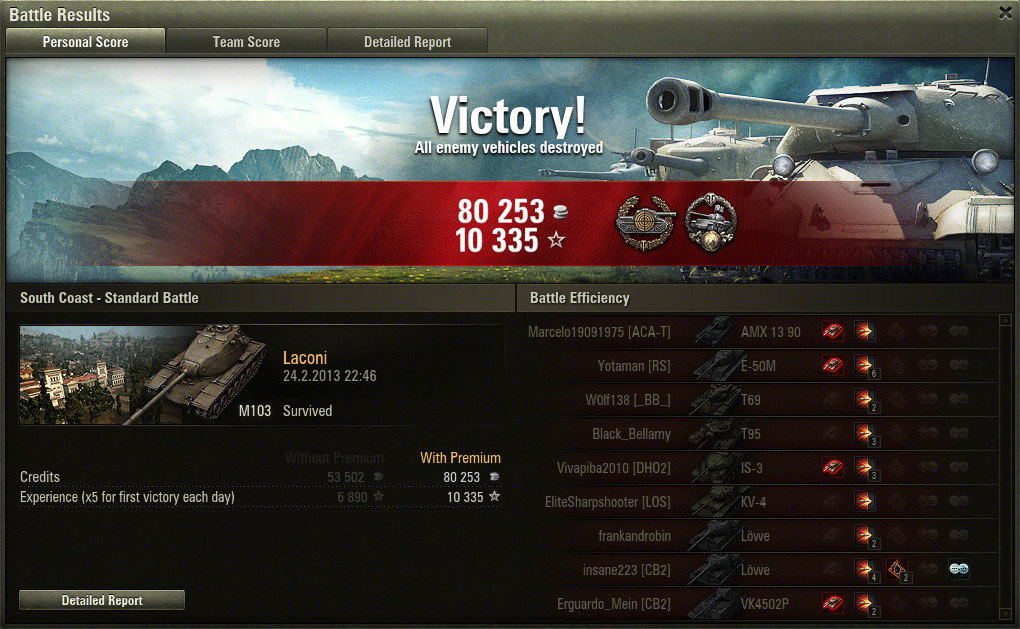1020x629 pixels.
Task: Click the spotted-enemy icon on insane223's row
Action: [x=959, y=570]
